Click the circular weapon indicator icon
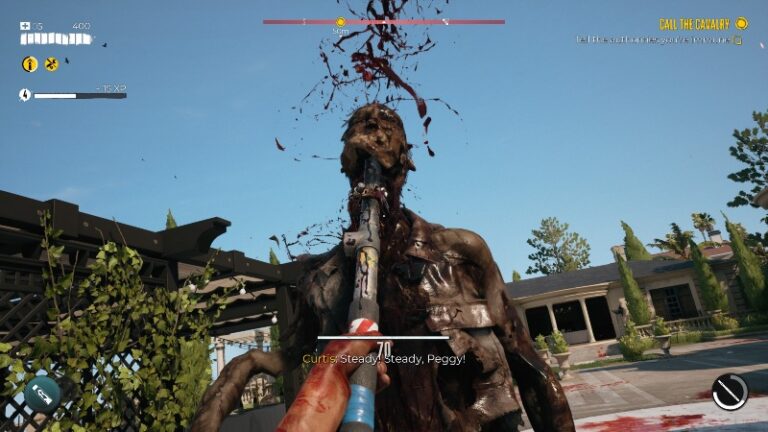Image resolution: width=768 pixels, height=432 pixels. 730,391
